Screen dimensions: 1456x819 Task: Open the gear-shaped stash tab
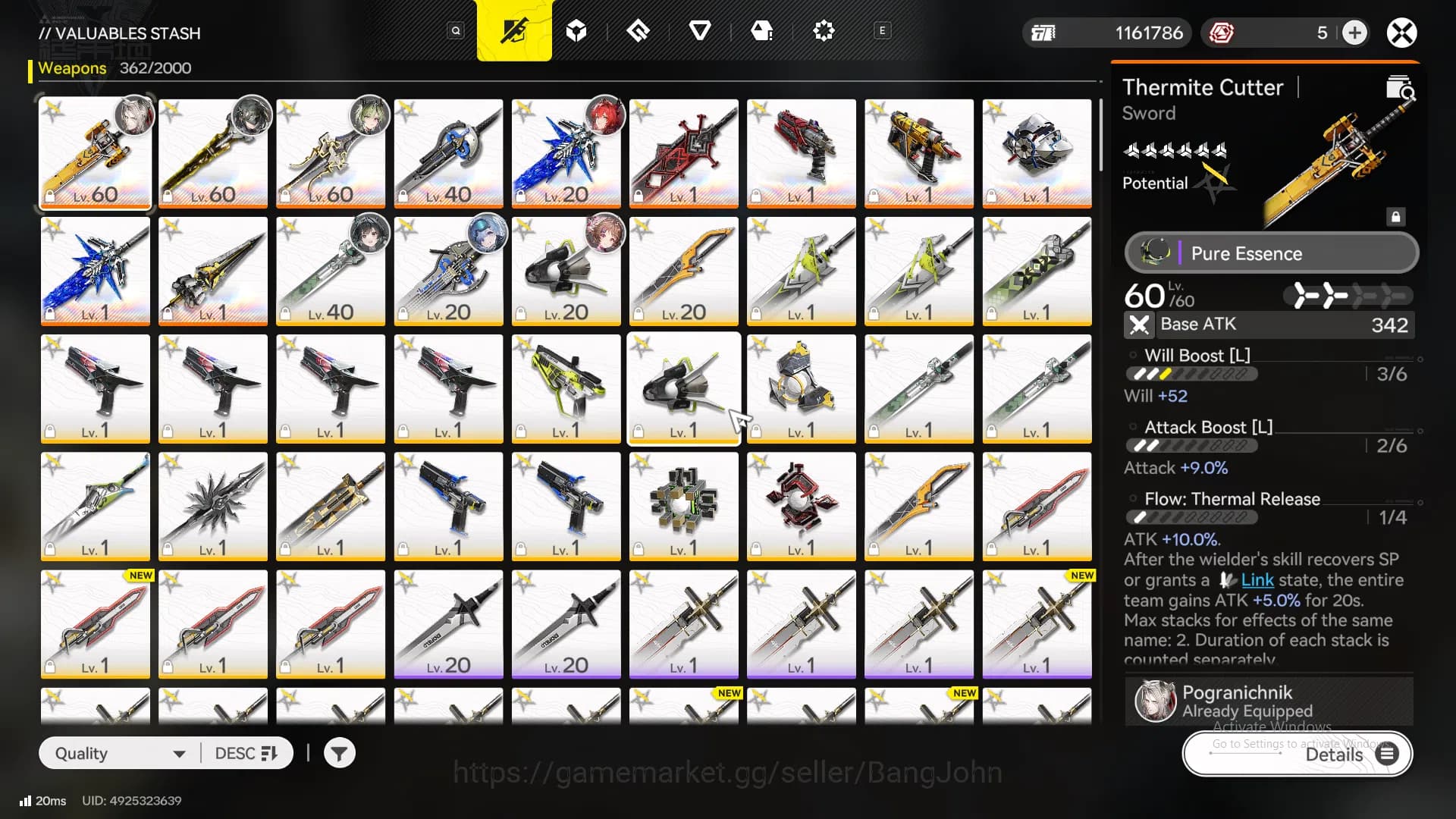click(x=823, y=31)
